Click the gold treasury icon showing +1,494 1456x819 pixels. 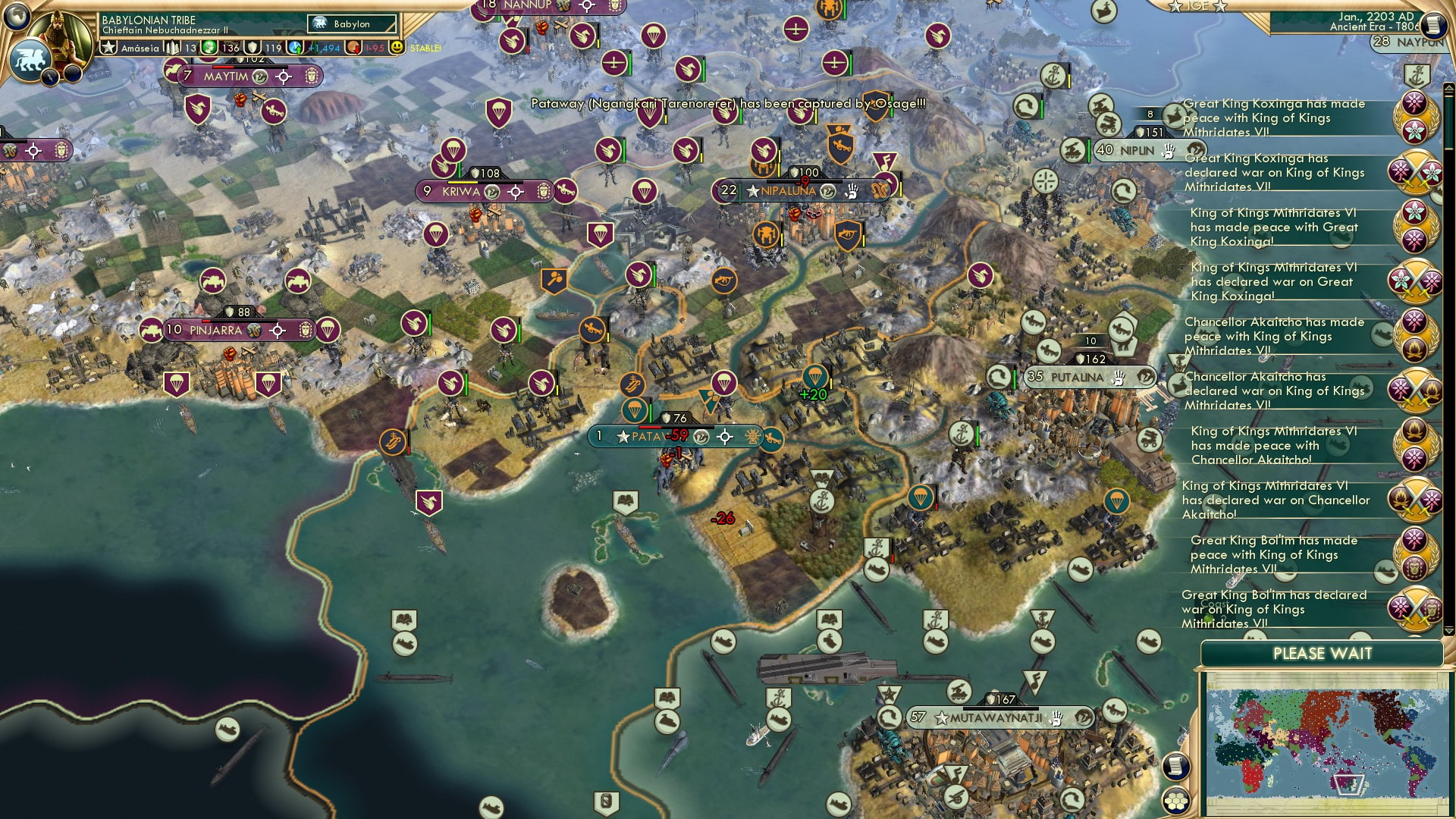coord(295,47)
